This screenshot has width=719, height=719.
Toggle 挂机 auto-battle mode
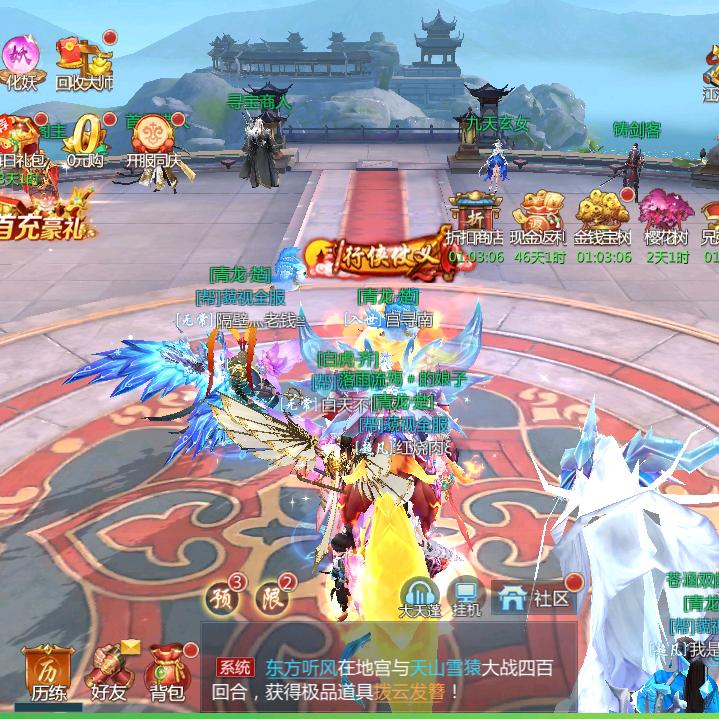coord(466,597)
